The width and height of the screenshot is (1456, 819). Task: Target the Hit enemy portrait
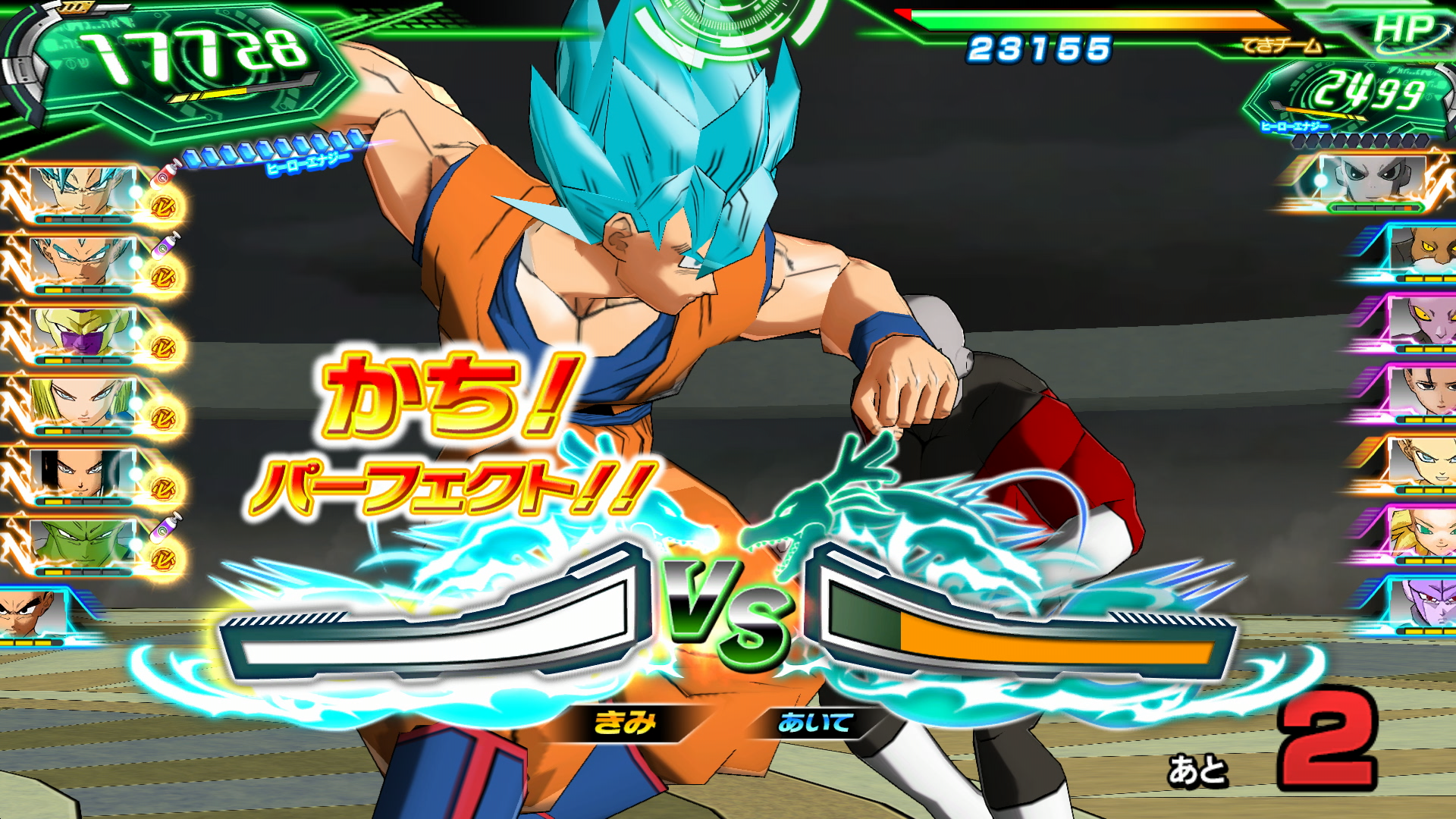pyautogui.click(x=1422, y=603)
